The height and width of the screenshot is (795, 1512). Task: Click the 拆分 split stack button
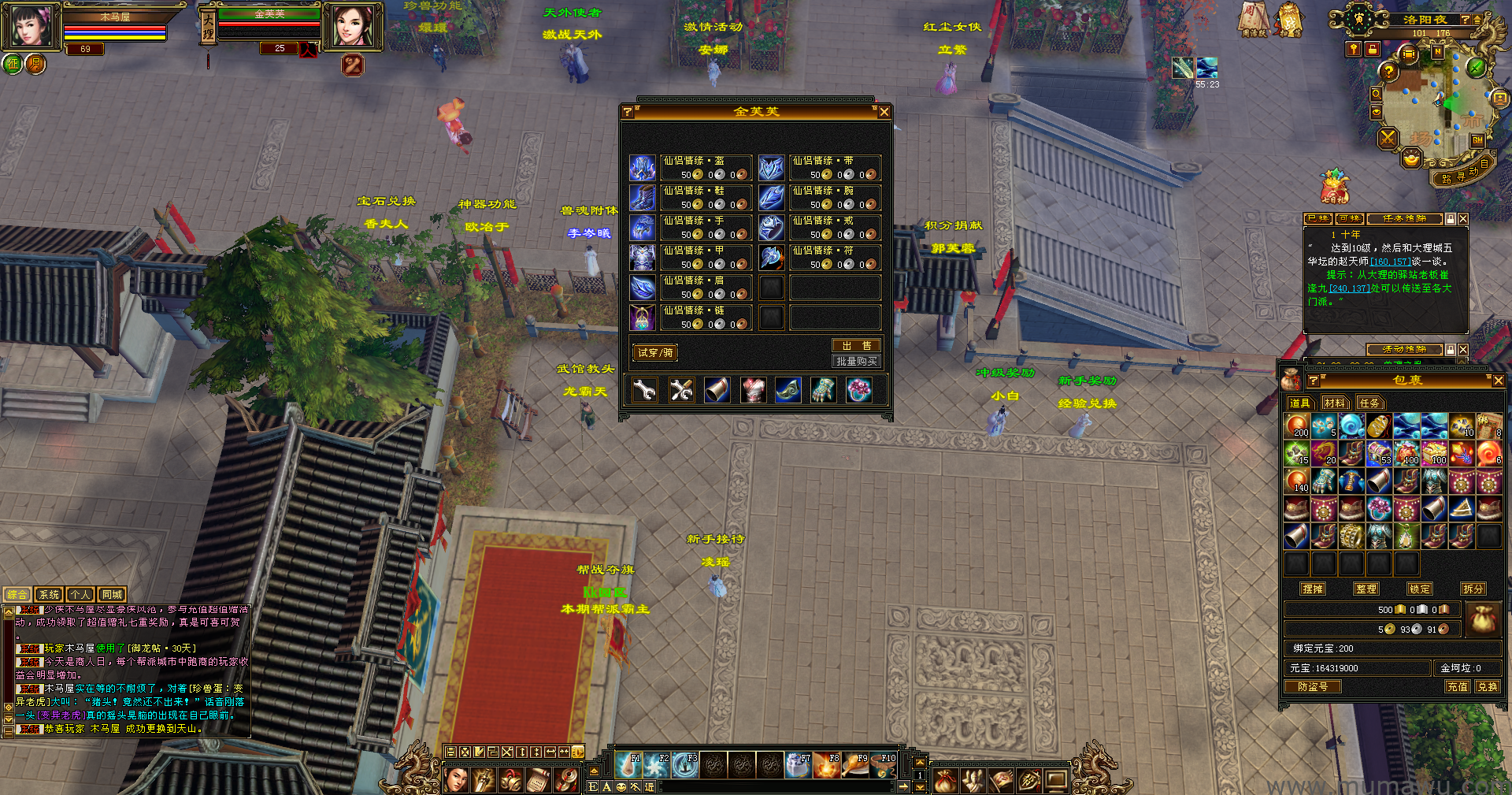[x=1473, y=589]
